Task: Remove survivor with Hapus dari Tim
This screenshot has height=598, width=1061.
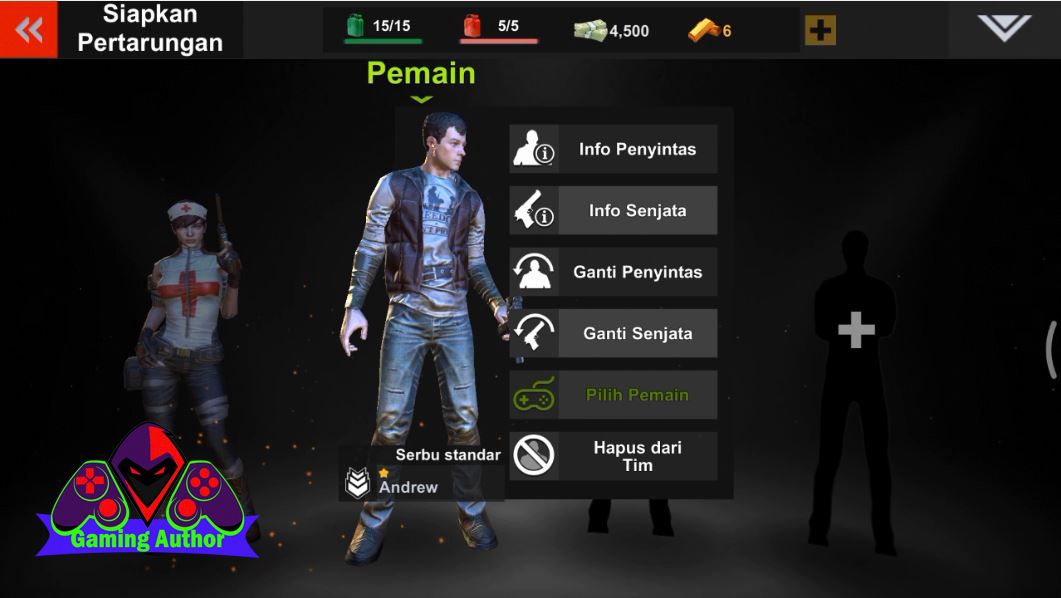Action: [x=613, y=456]
